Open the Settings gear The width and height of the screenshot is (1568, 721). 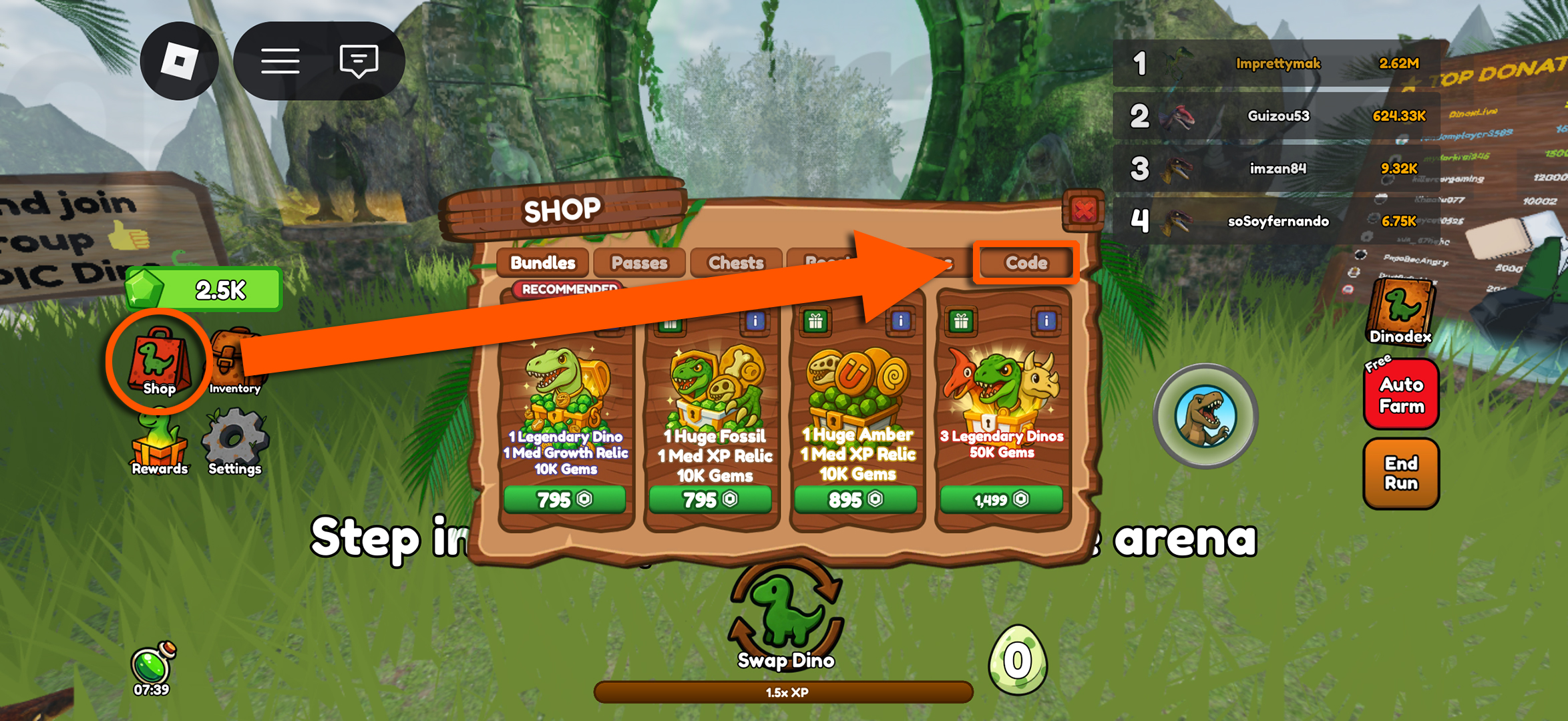(x=234, y=442)
